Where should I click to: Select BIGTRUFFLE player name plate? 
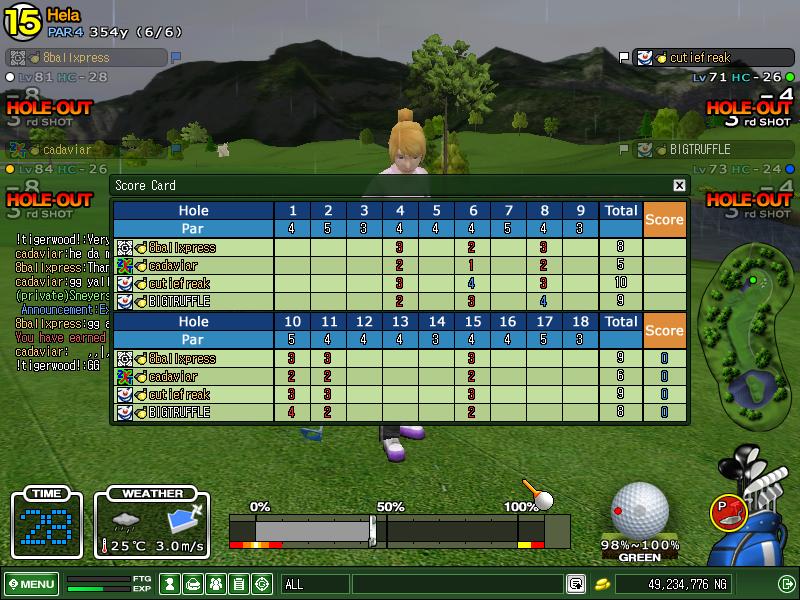(x=698, y=150)
